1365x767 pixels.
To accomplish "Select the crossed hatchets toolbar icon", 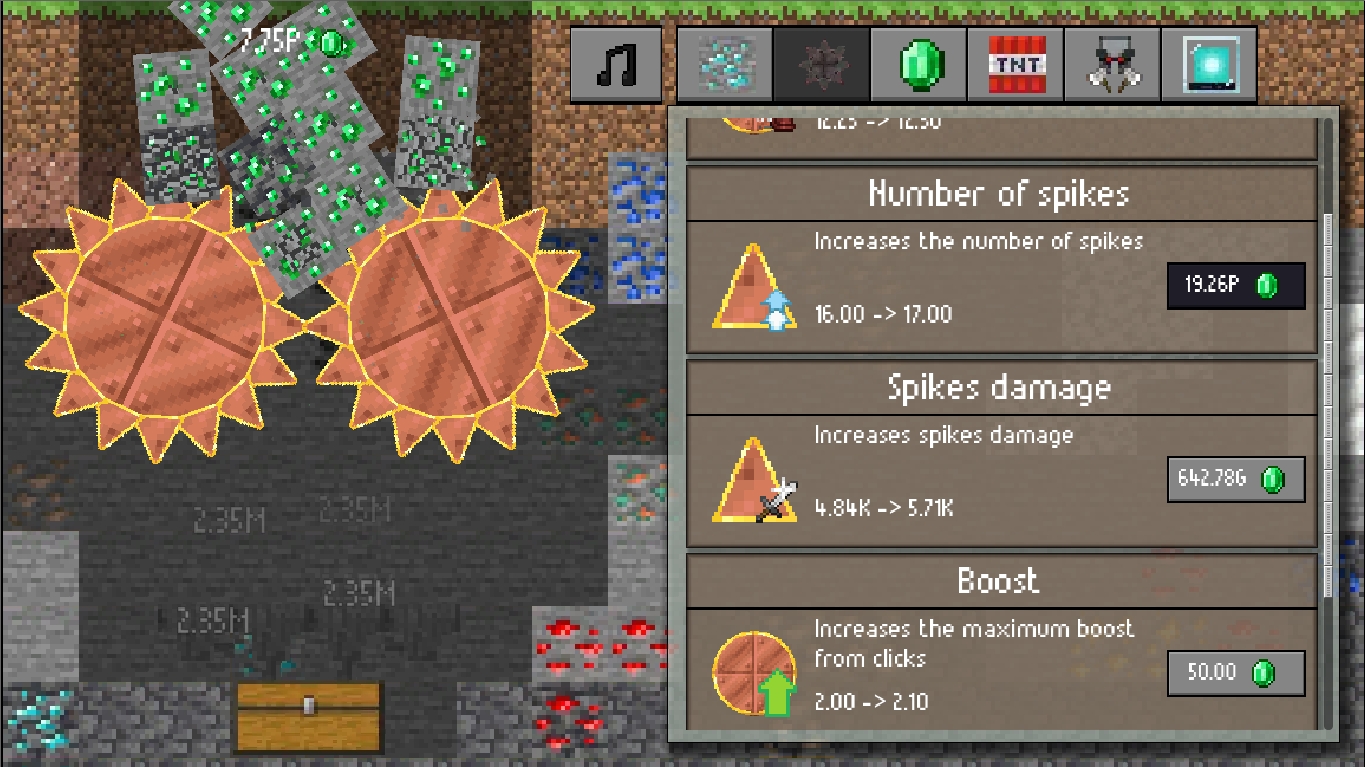I will [x=1111, y=64].
